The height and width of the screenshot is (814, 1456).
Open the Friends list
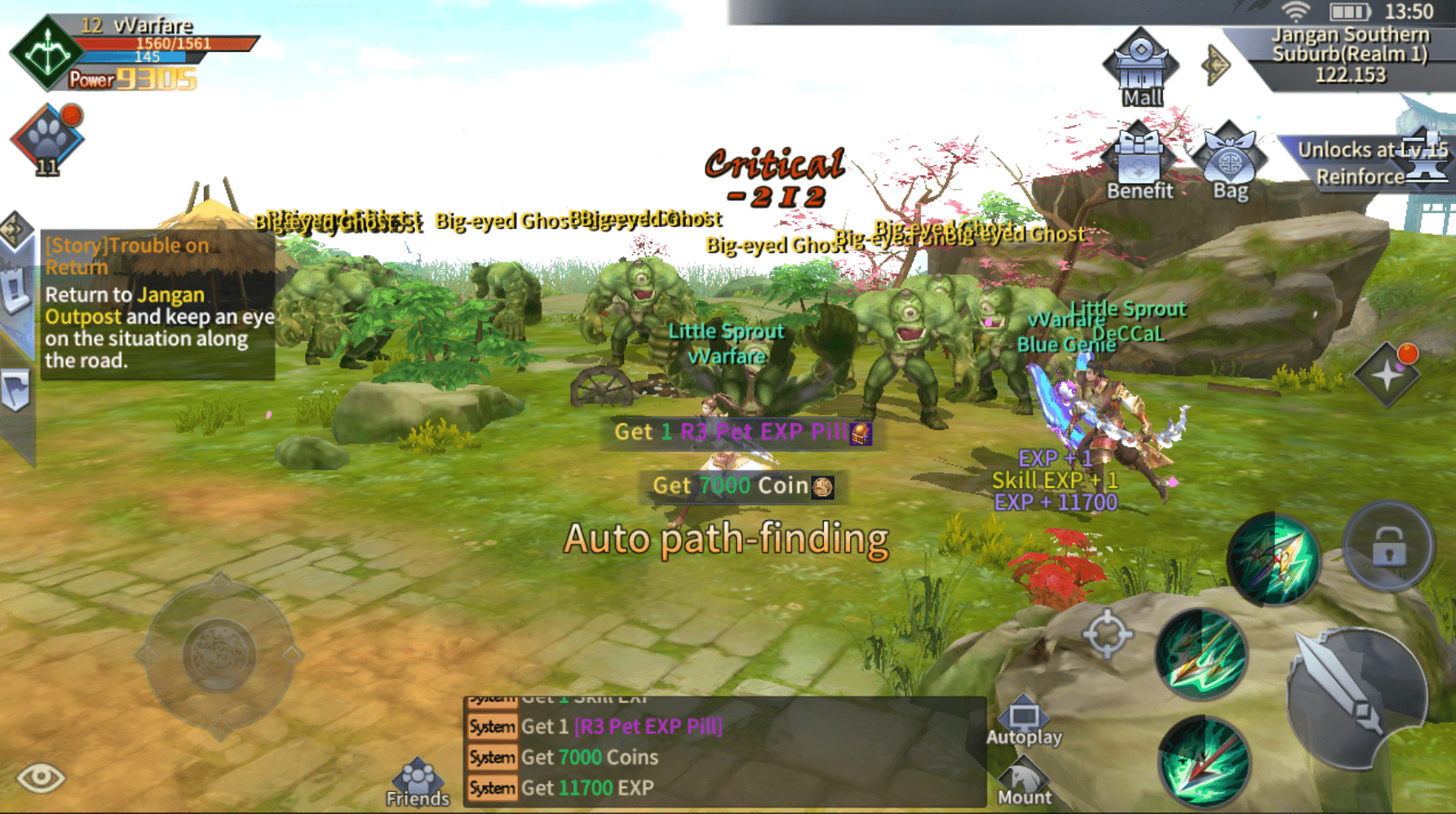418,783
